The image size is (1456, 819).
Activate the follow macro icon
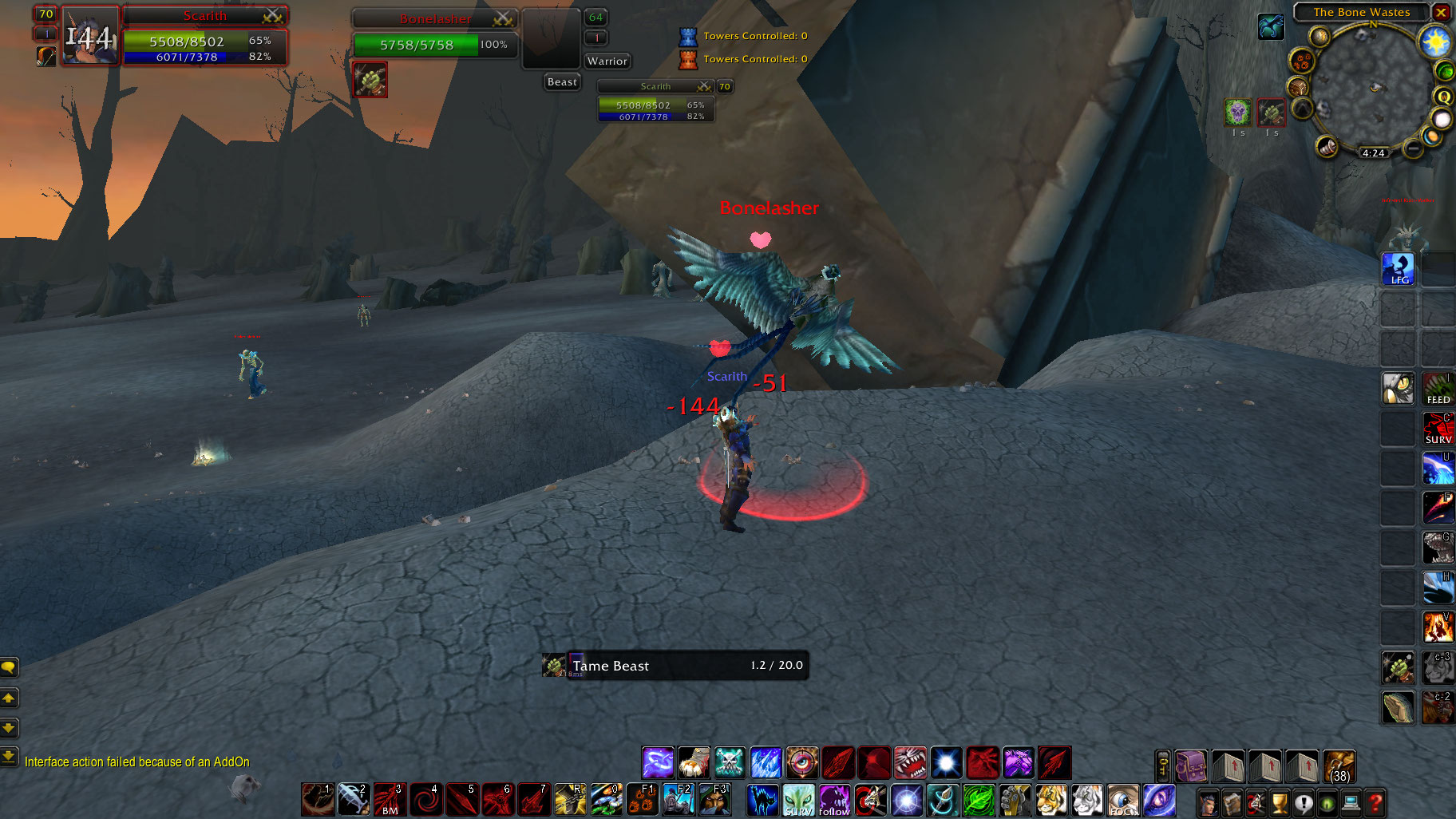point(833,801)
